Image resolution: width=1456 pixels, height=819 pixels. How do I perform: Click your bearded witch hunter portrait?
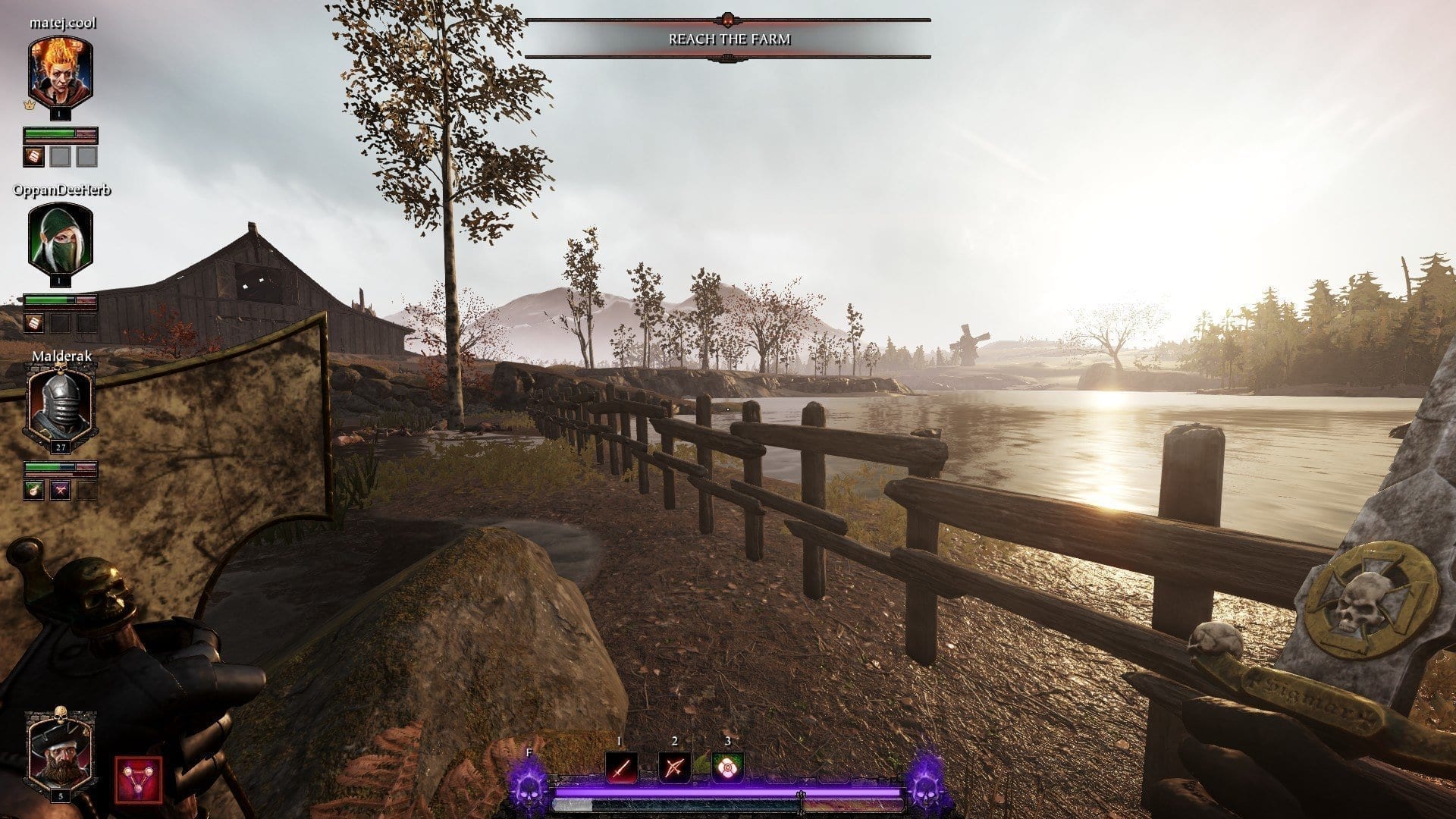coord(60,749)
